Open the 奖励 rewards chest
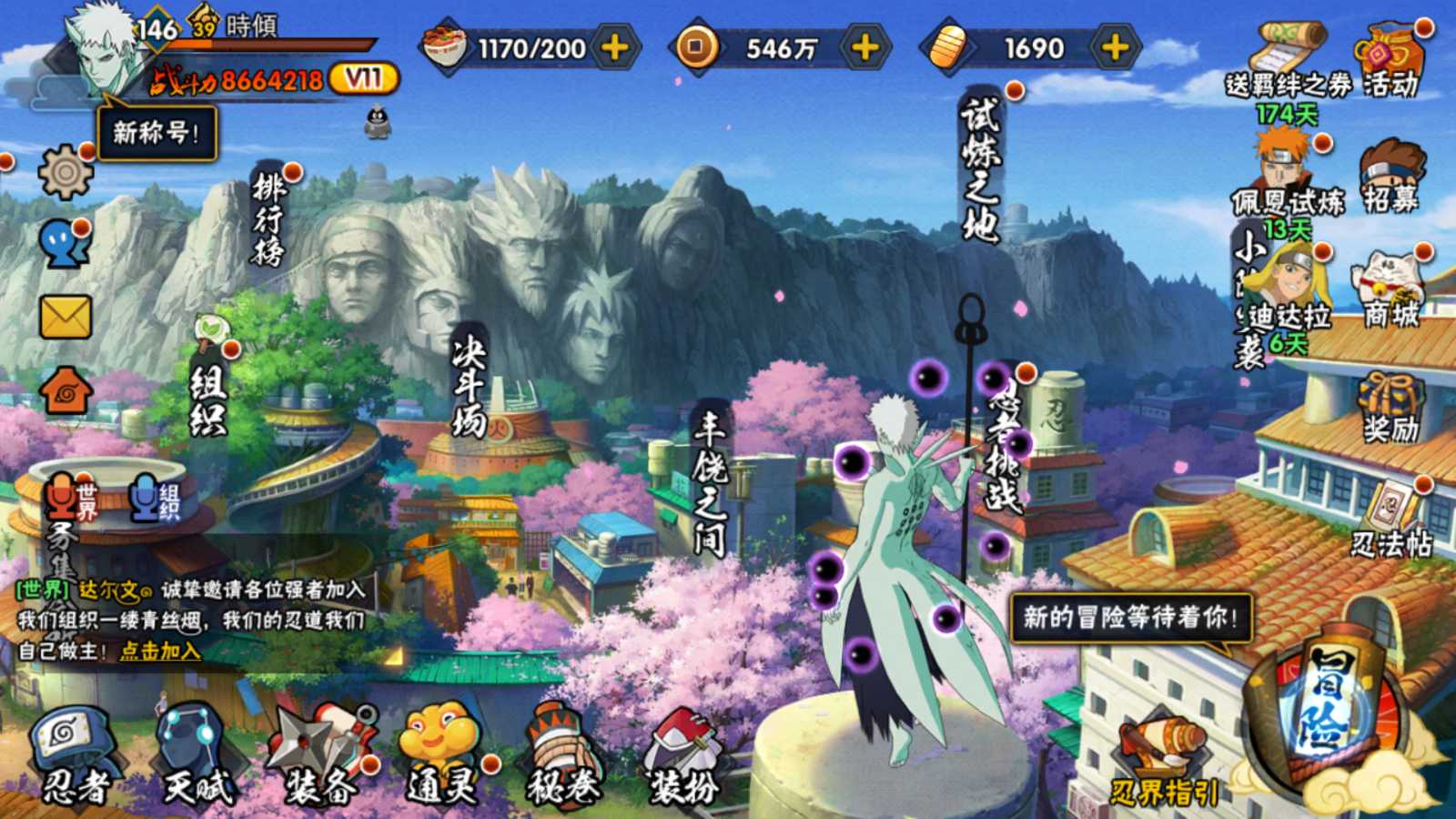Image resolution: width=1456 pixels, height=819 pixels. pos(1390,406)
